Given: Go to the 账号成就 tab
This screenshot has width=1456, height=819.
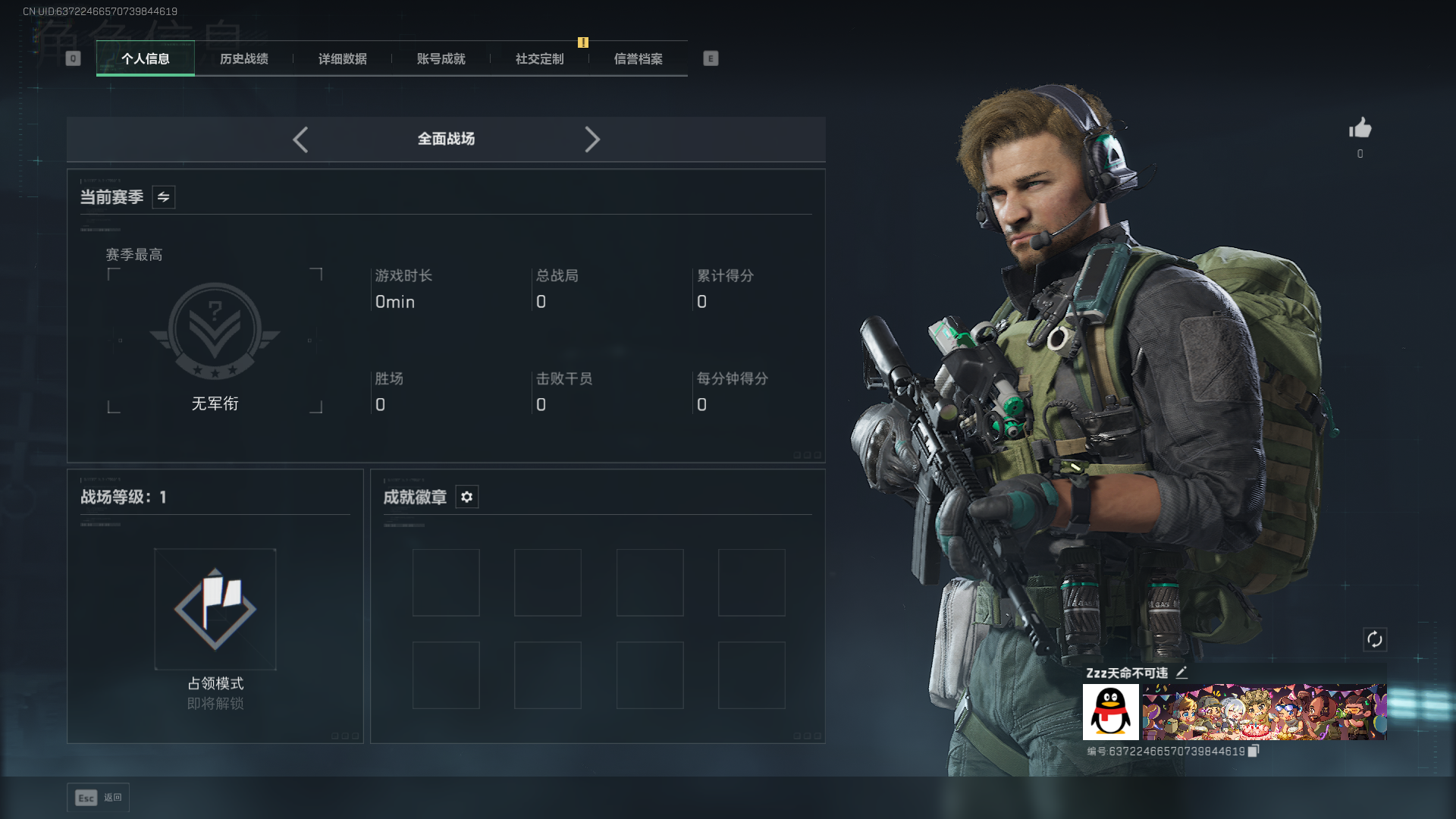Looking at the screenshot, I should click(x=441, y=58).
